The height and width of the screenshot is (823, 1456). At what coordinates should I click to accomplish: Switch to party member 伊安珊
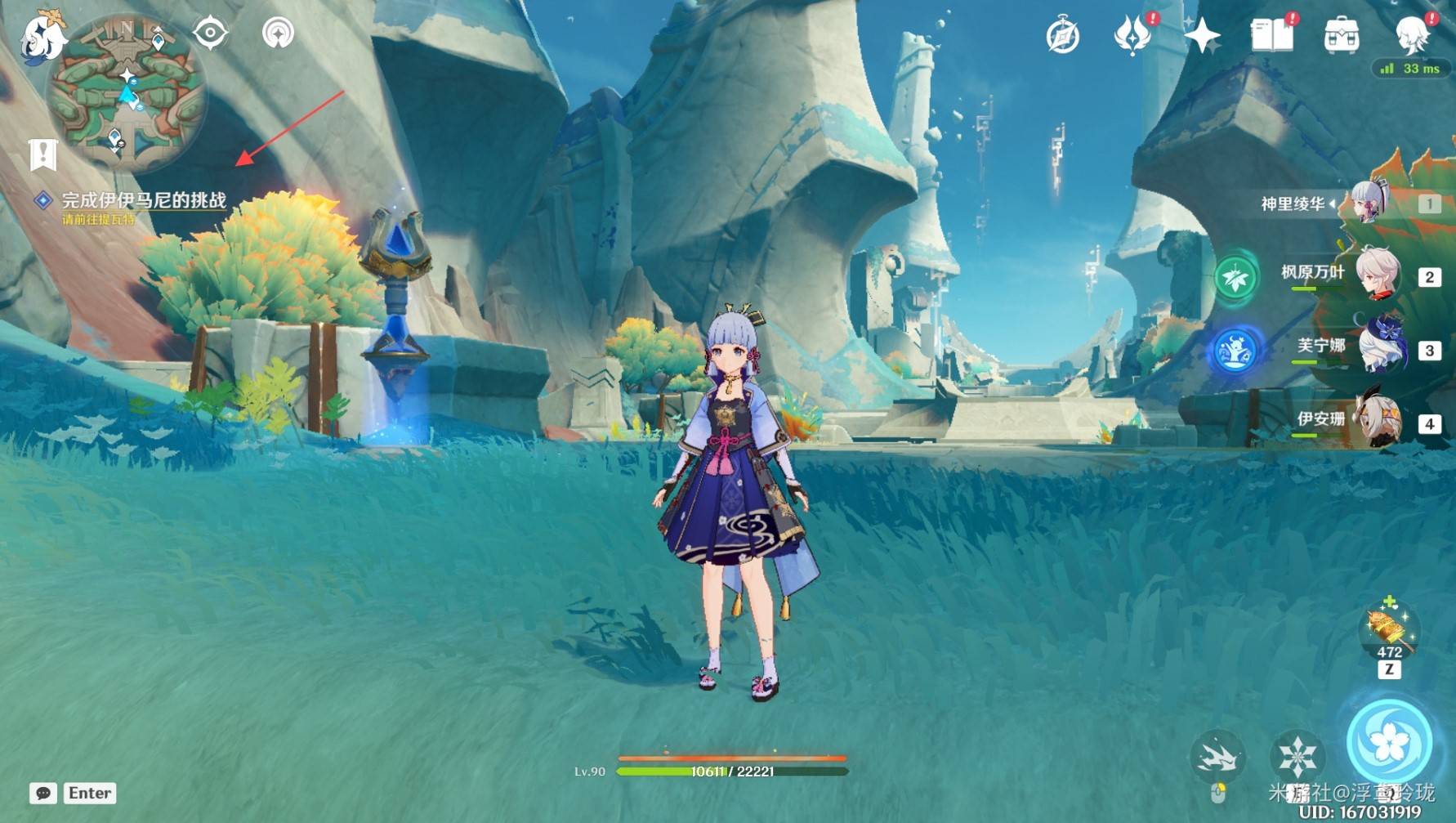[x=1379, y=422]
